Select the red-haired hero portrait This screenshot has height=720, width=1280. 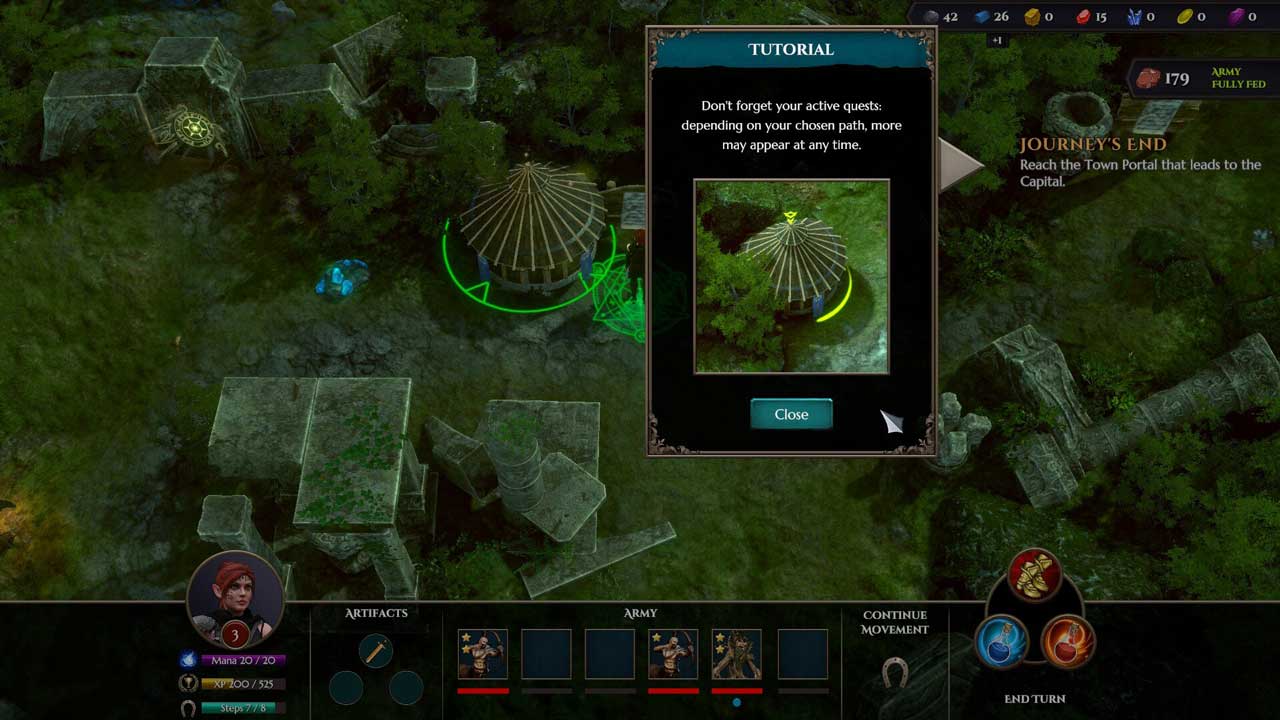236,598
